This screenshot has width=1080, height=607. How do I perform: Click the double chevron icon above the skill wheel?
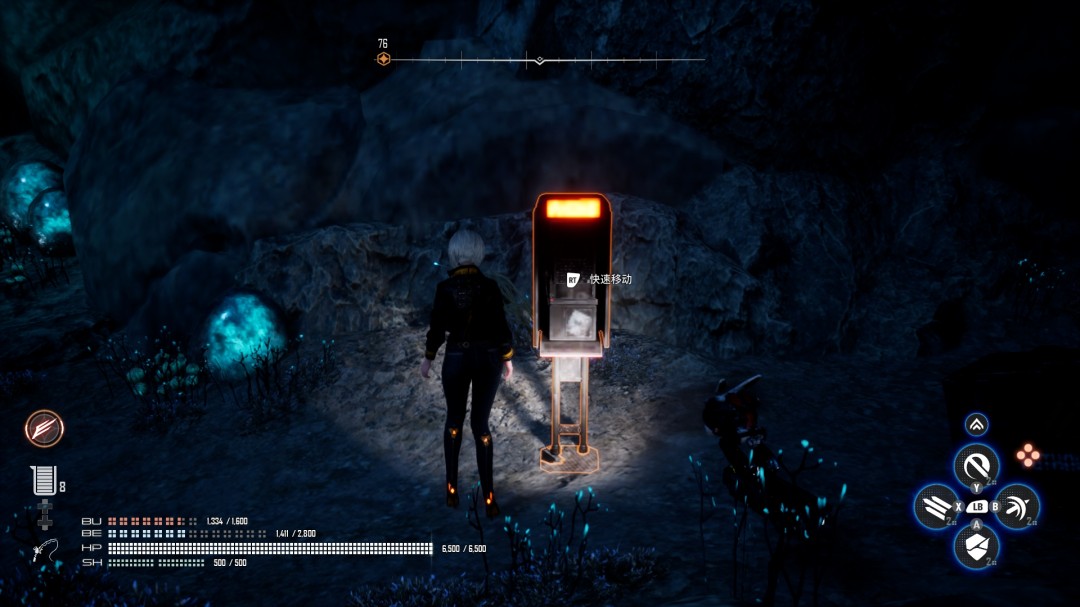click(977, 424)
